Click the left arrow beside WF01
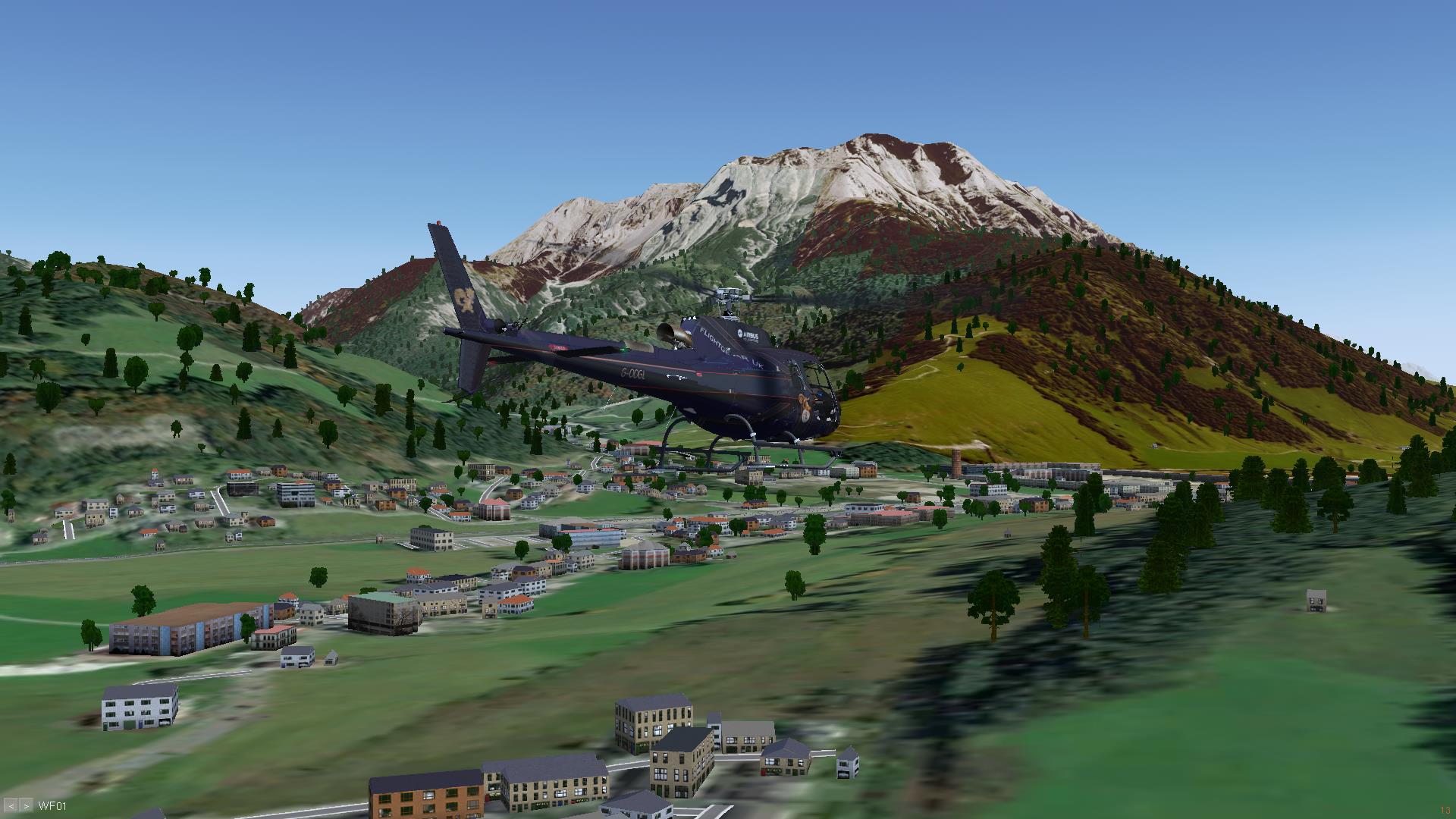This screenshot has height=819, width=1456. (13, 805)
